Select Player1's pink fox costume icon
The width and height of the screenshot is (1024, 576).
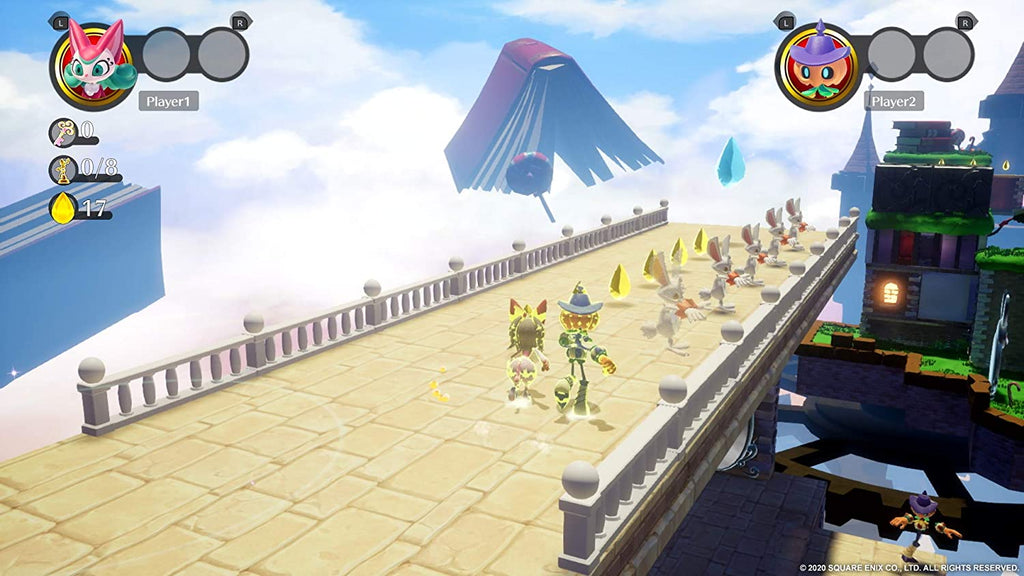(92, 65)
